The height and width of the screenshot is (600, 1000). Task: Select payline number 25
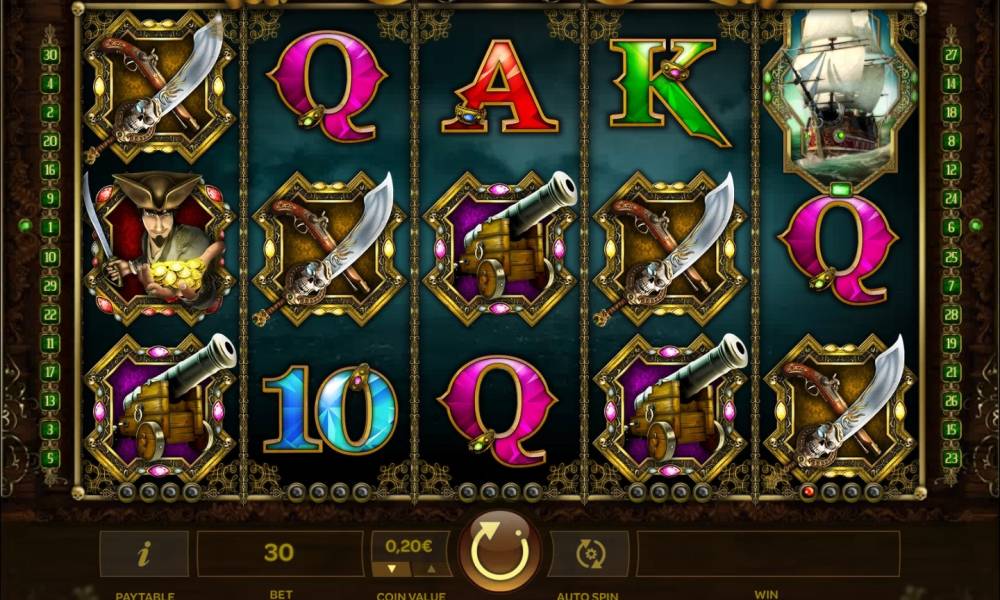tap(951, 256)
